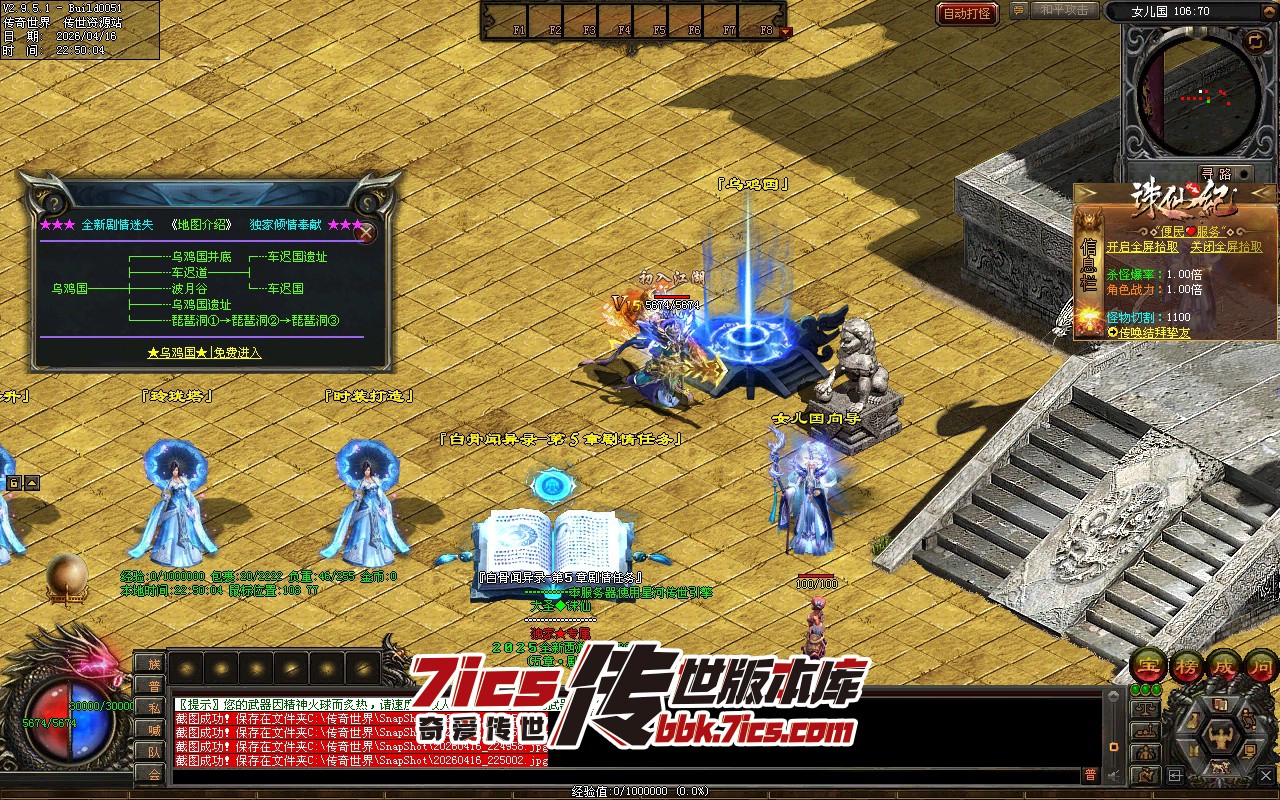Activate the 寻路 pathfinding button

click(x=1217, y=173)
